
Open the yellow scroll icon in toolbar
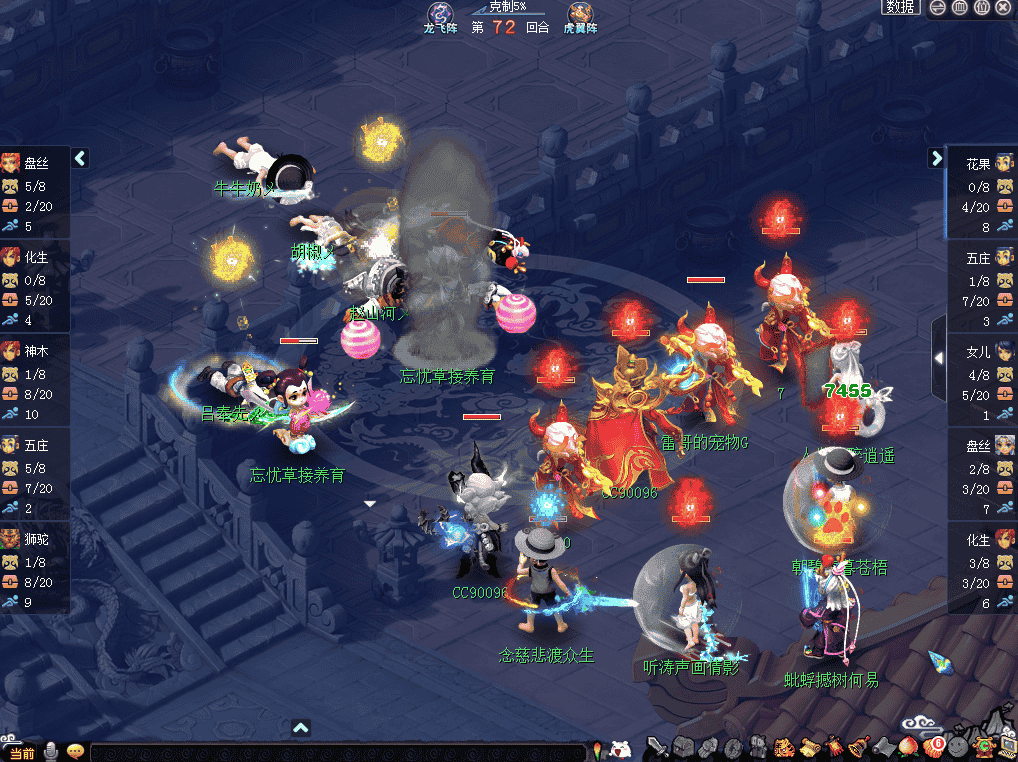pos(809,746)
